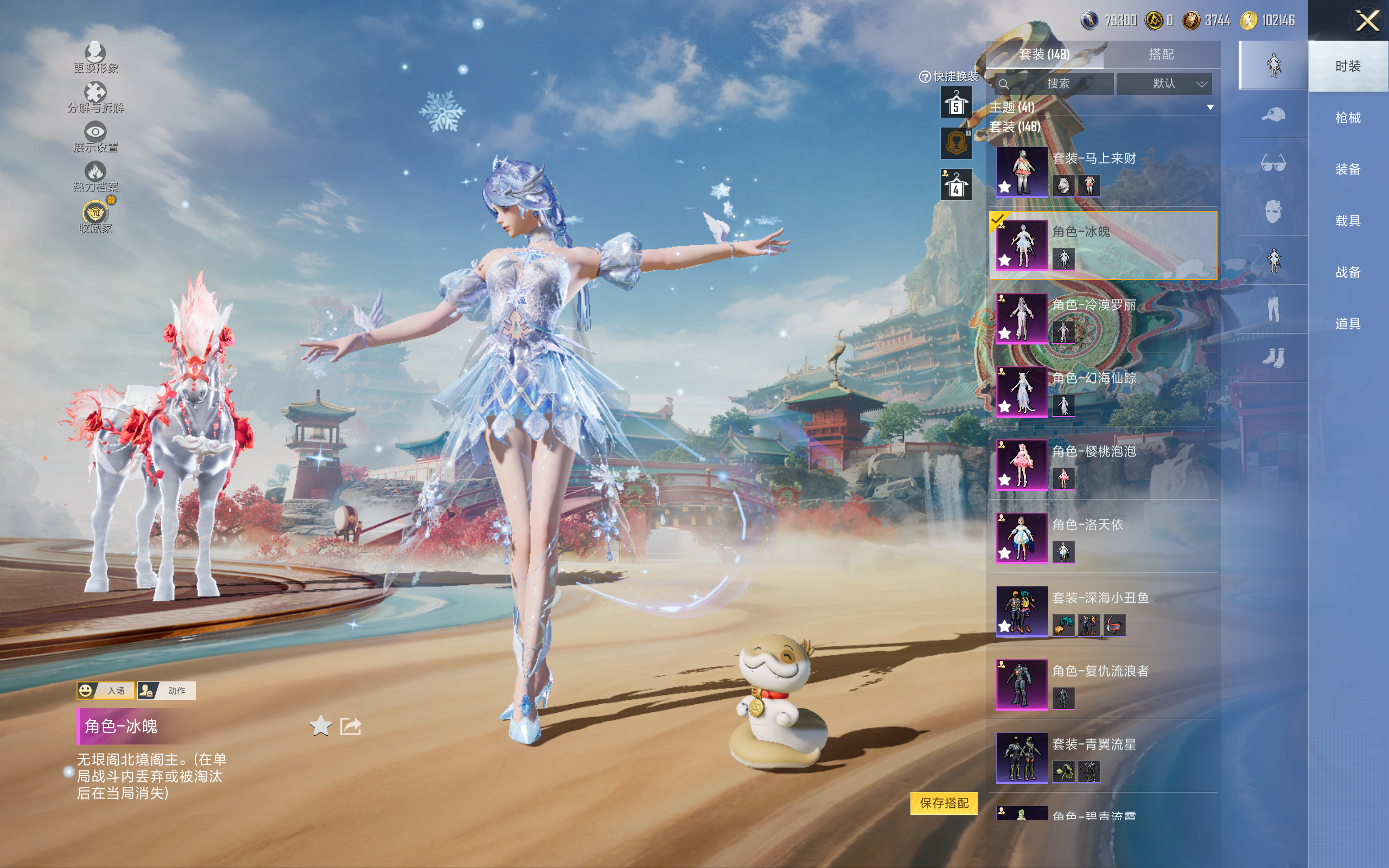This screenshot has width=1389, height=868.
Task: Expand the 主题 (41) section
Action: click(x=1210, y=107)
